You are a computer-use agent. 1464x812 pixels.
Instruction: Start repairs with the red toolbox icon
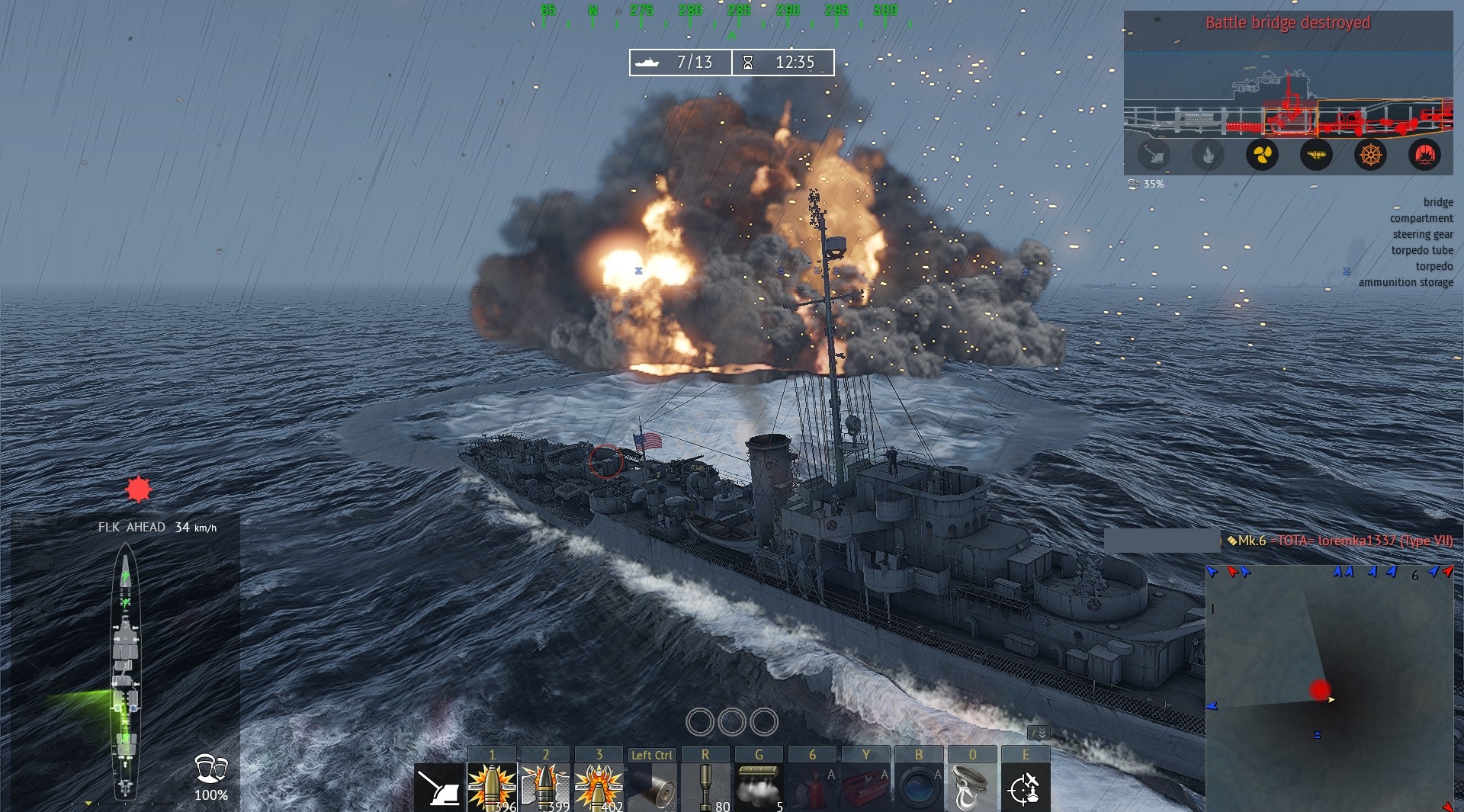click(x=866, y=788)
